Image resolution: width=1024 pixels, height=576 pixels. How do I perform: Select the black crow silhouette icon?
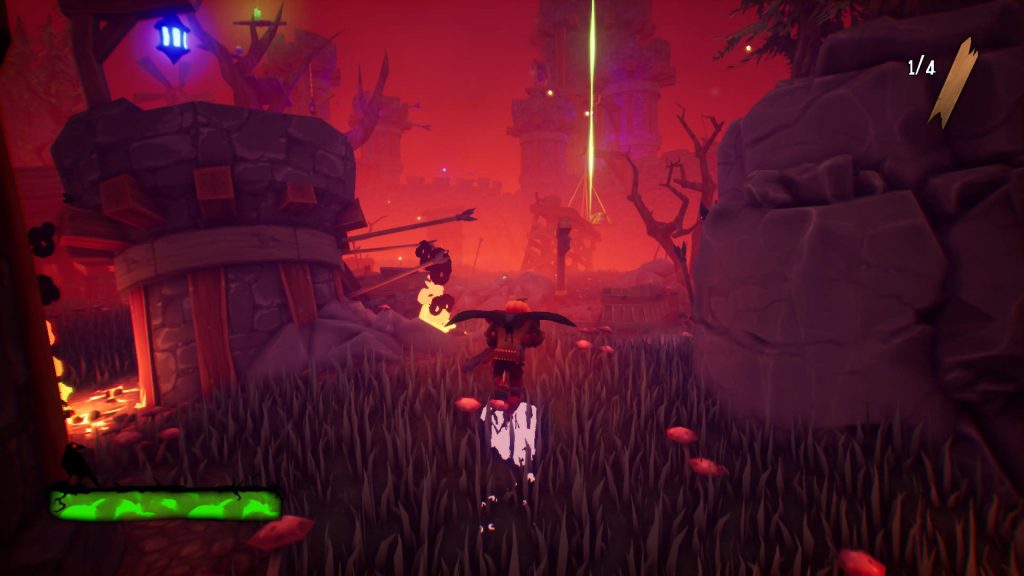pos(76,465)
